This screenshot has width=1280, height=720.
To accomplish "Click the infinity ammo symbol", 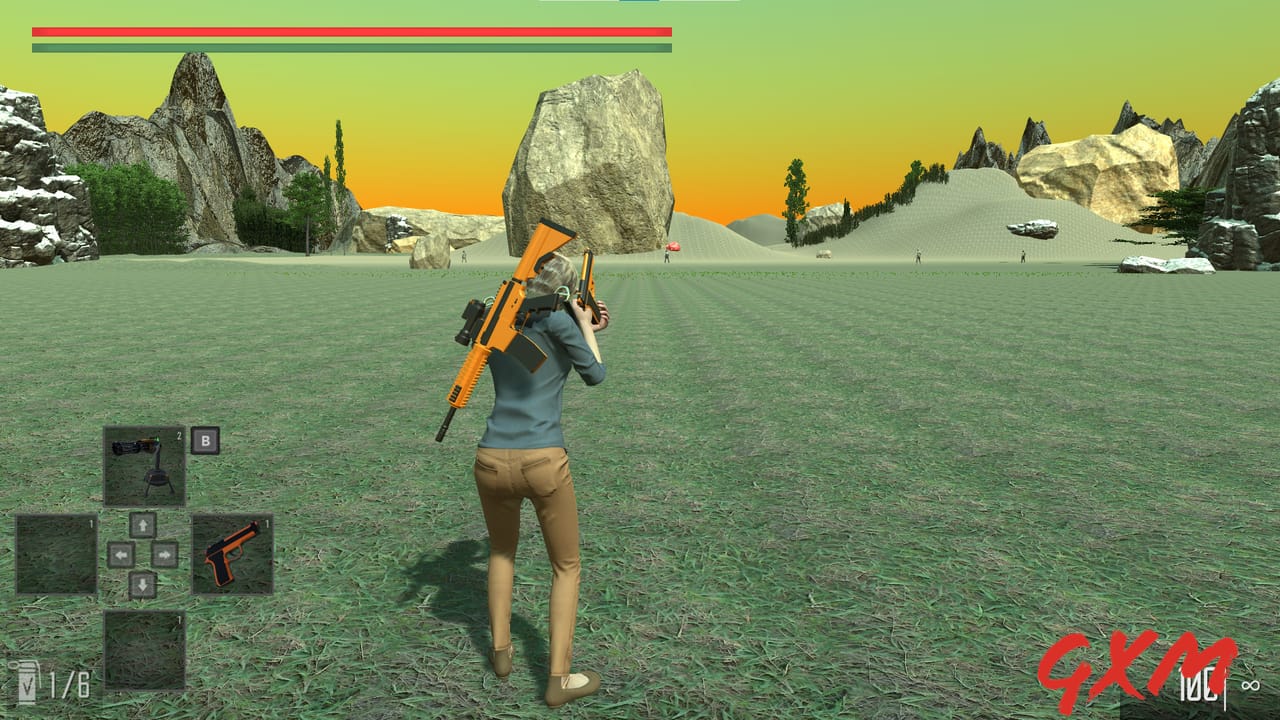I will 1251,685.
